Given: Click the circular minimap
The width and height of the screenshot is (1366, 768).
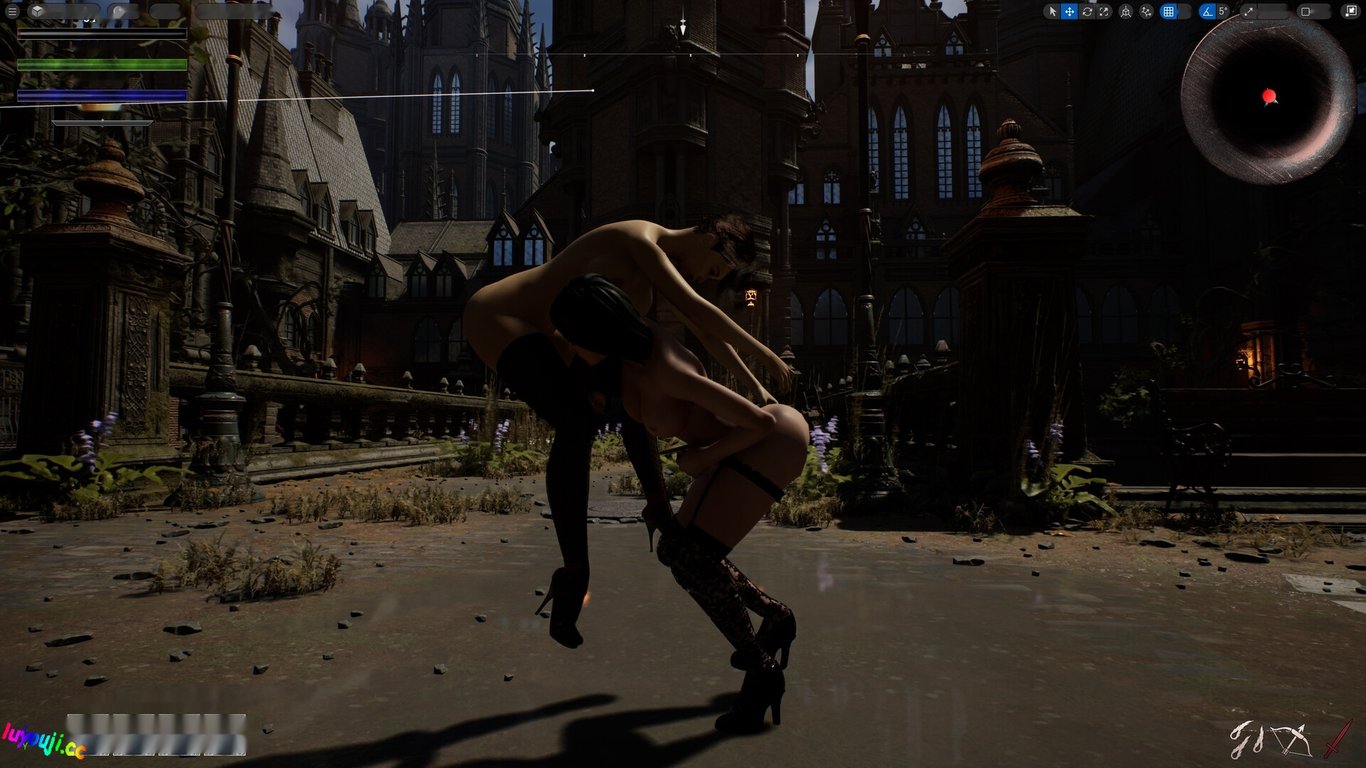Looking at the screenshot, I should [1268, 97].
